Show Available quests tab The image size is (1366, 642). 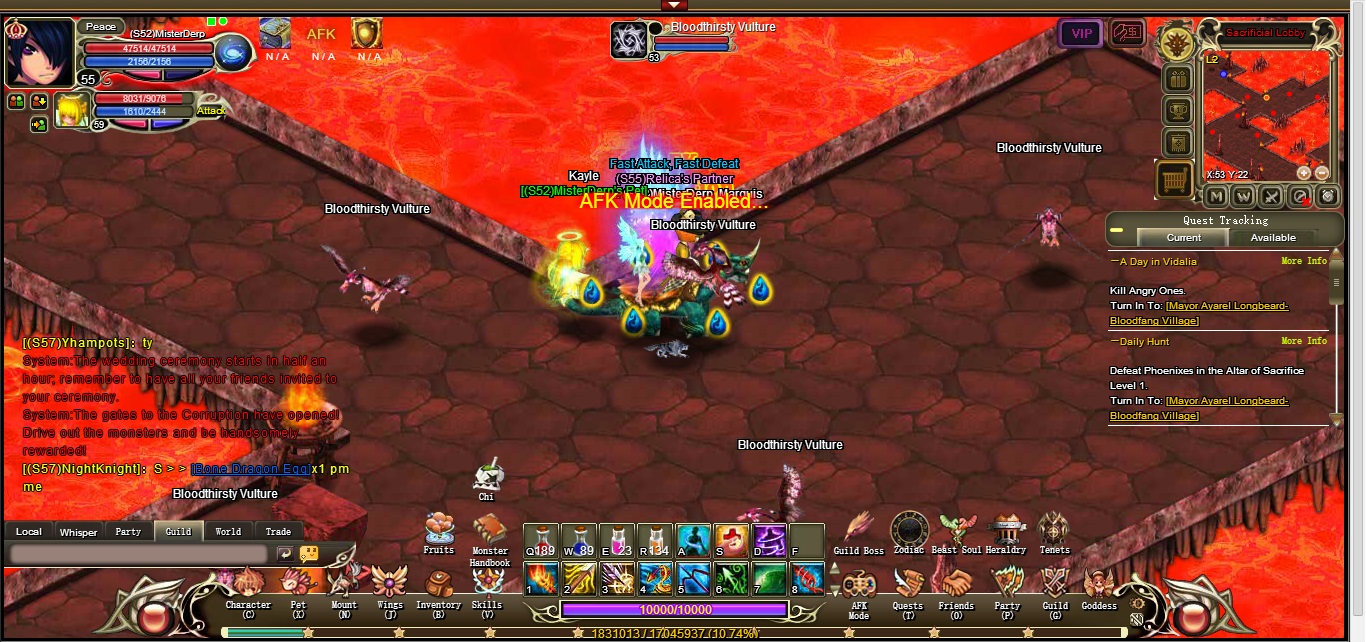point(1273,238)
